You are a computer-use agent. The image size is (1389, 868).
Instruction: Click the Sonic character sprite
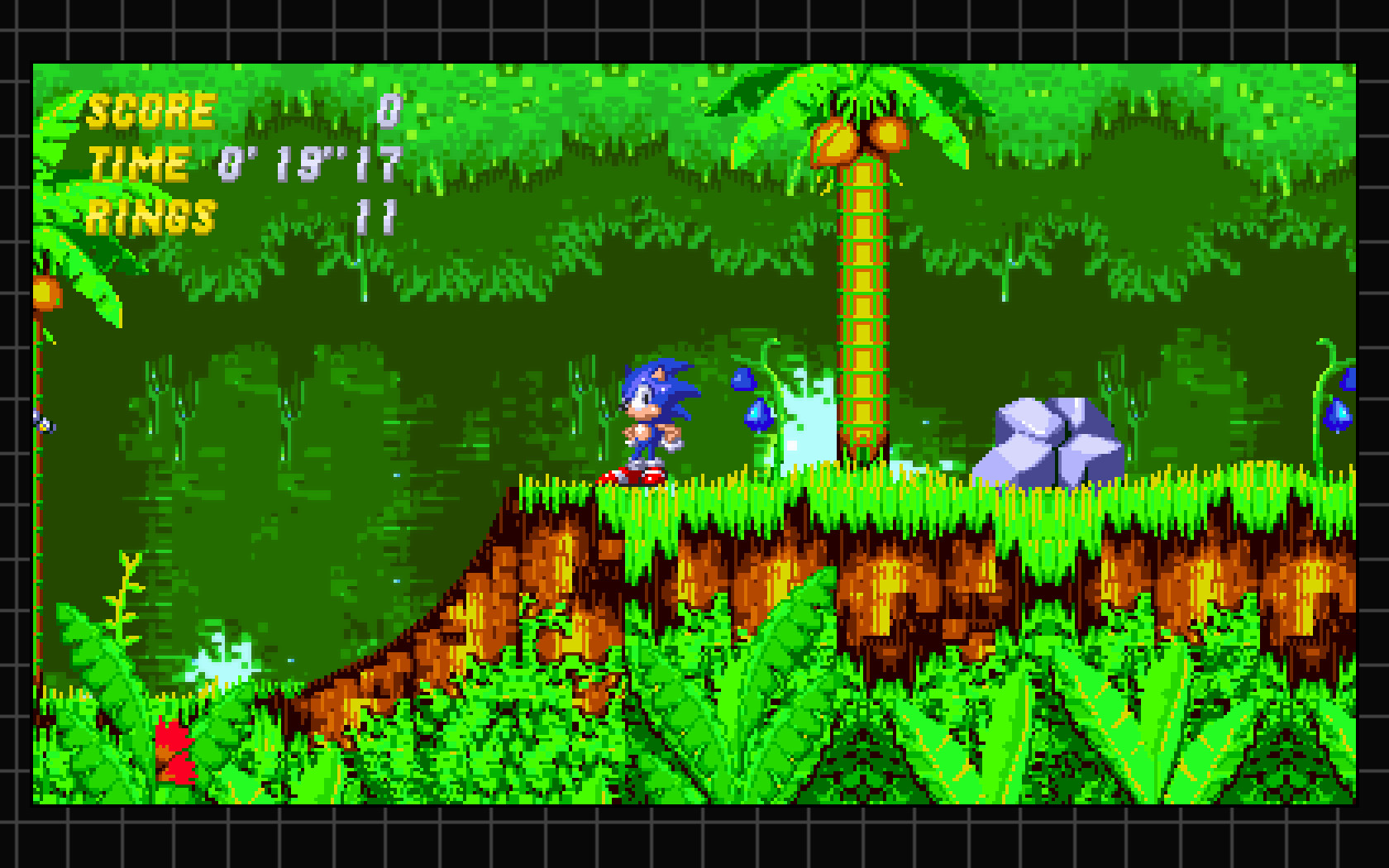tap(653, 413)
